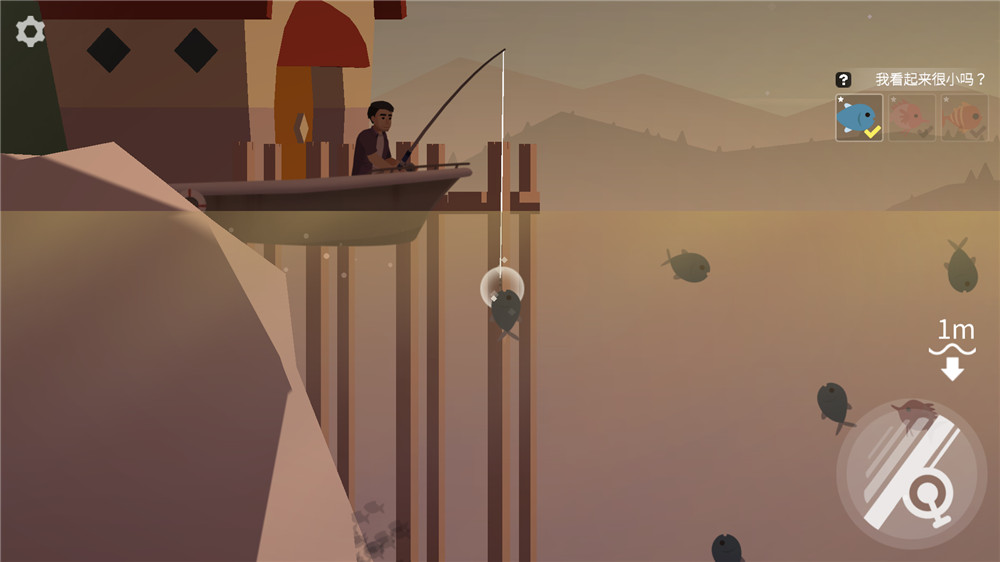This screenshot has width=1000, height=562.
Task: Select the faded pink spiky fish tile
Action: pos(911,118)
